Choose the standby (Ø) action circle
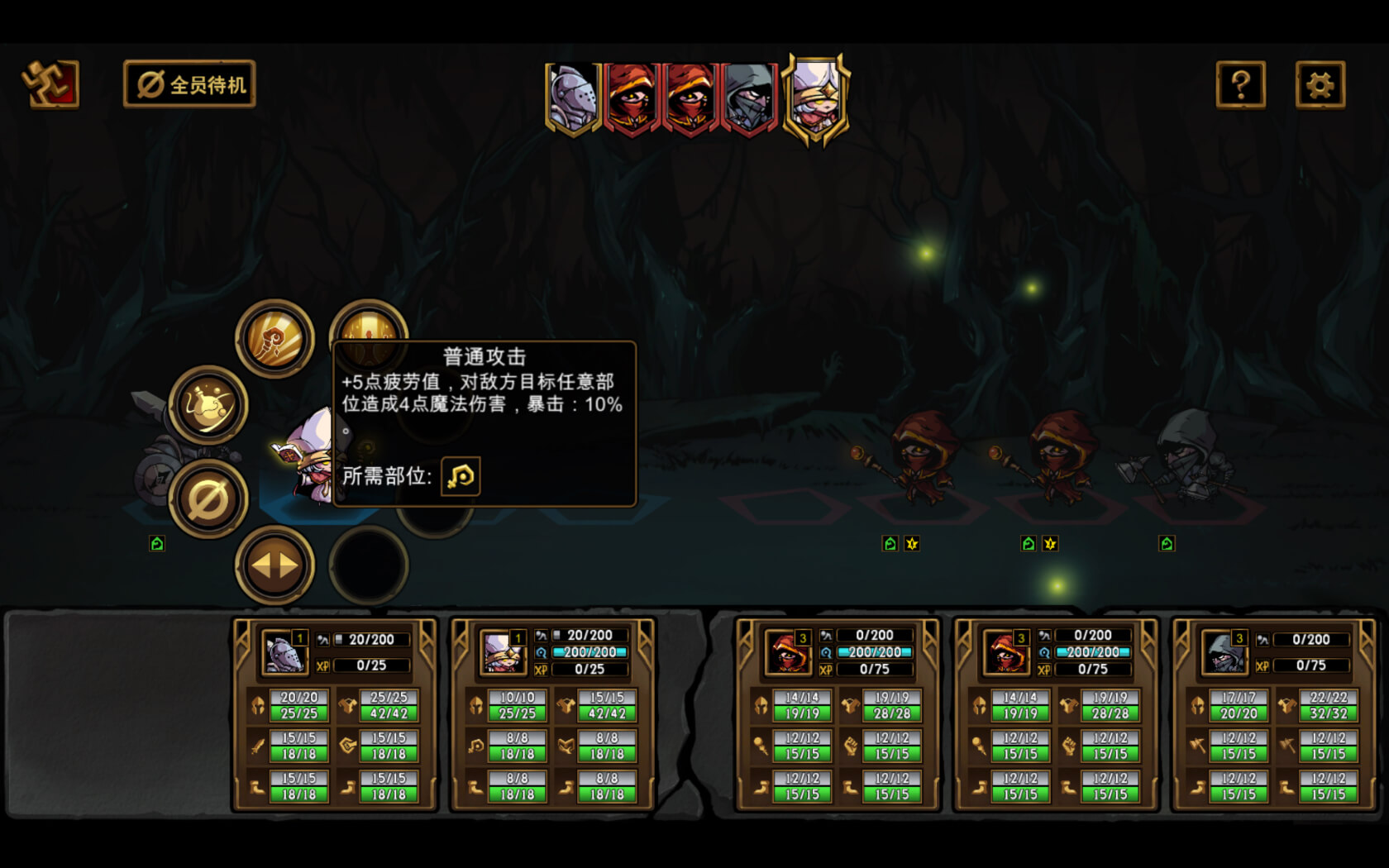This screenshot has width=1389, height=868. (208, 499)
